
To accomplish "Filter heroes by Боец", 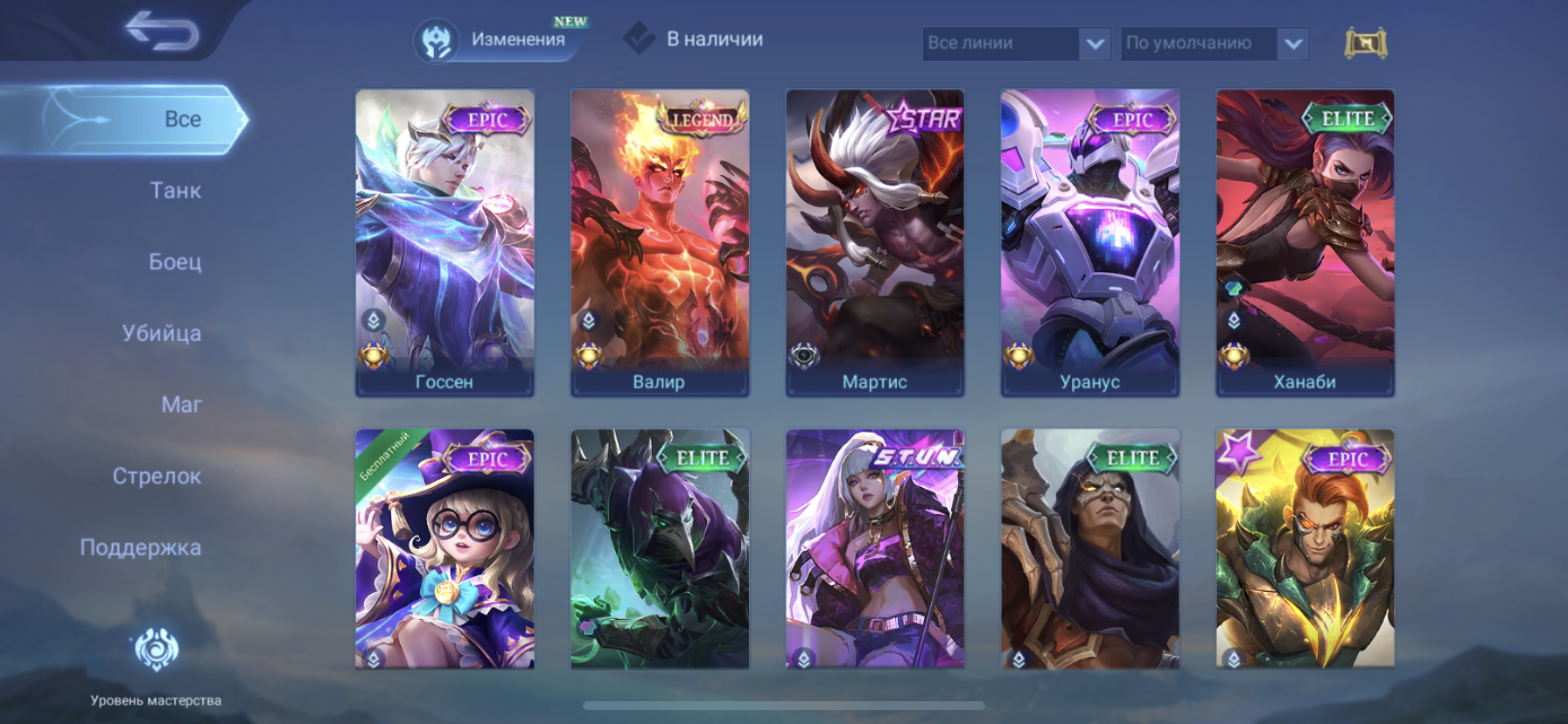I will click(175, 261).
